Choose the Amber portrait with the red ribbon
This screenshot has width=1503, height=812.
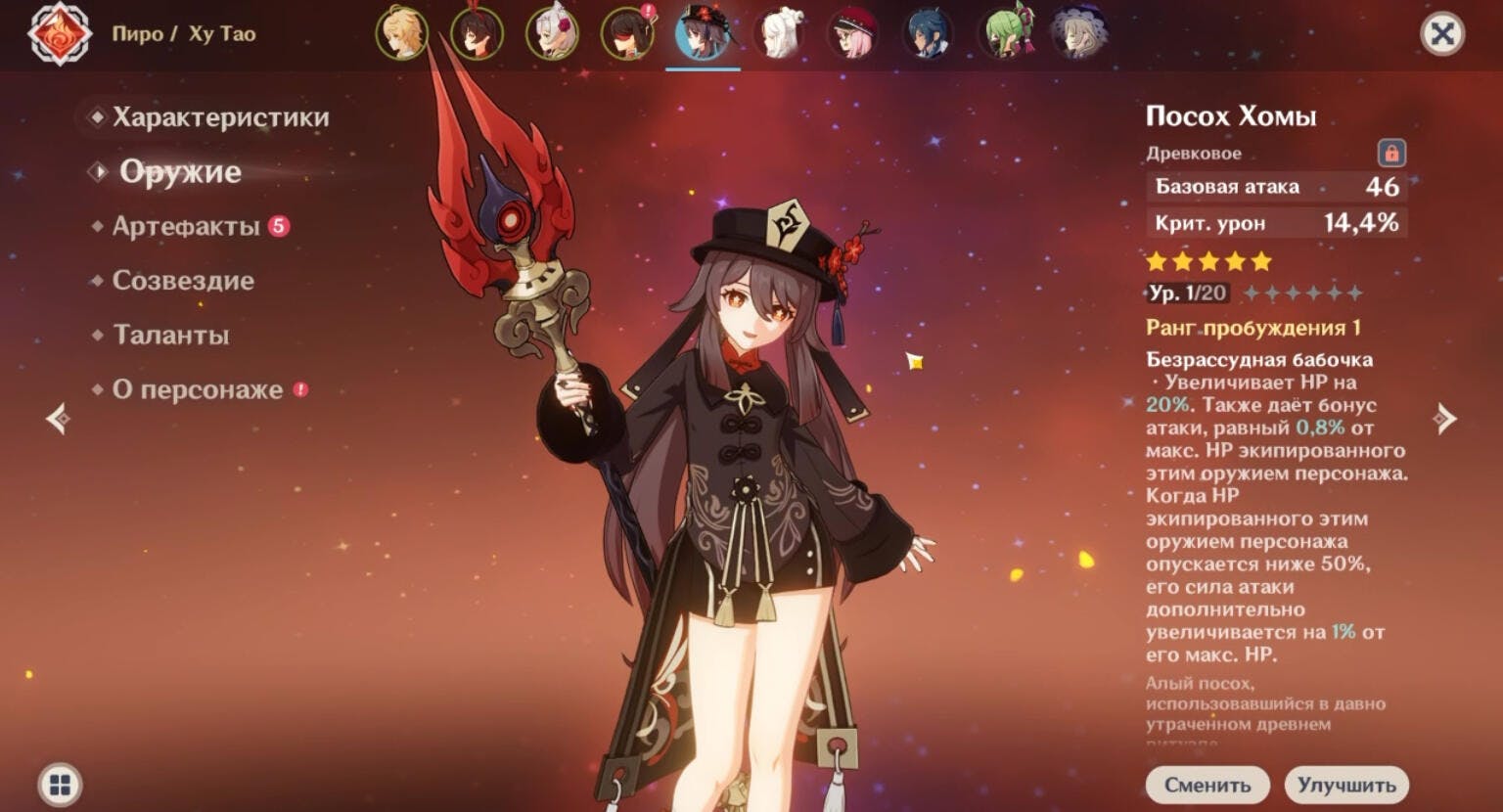point(477,33)
